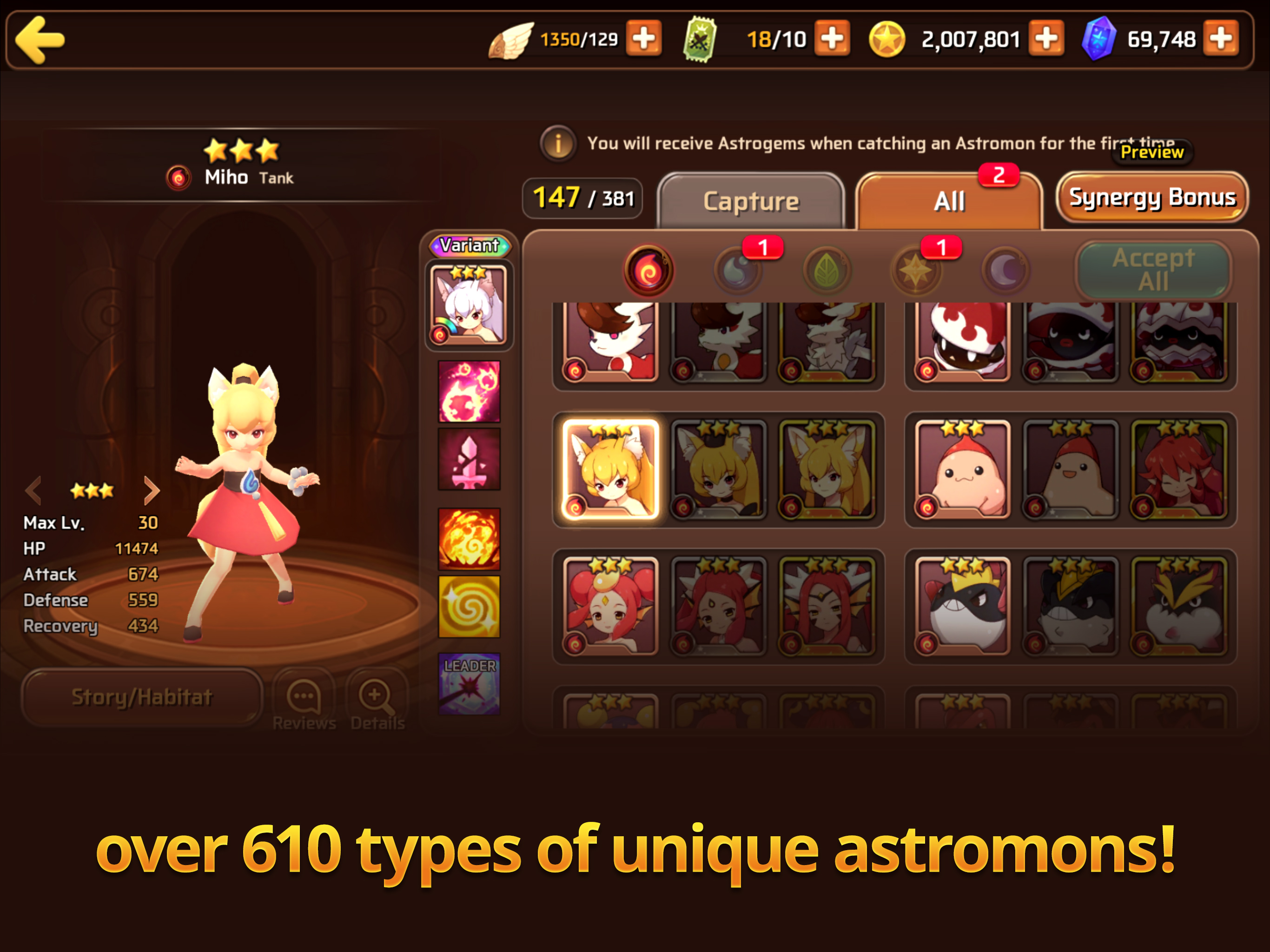Image resolution: width=1270 pixels, height=952 pixels.
Task: Show next evolution with right arrow
Action: coord(151,490)
